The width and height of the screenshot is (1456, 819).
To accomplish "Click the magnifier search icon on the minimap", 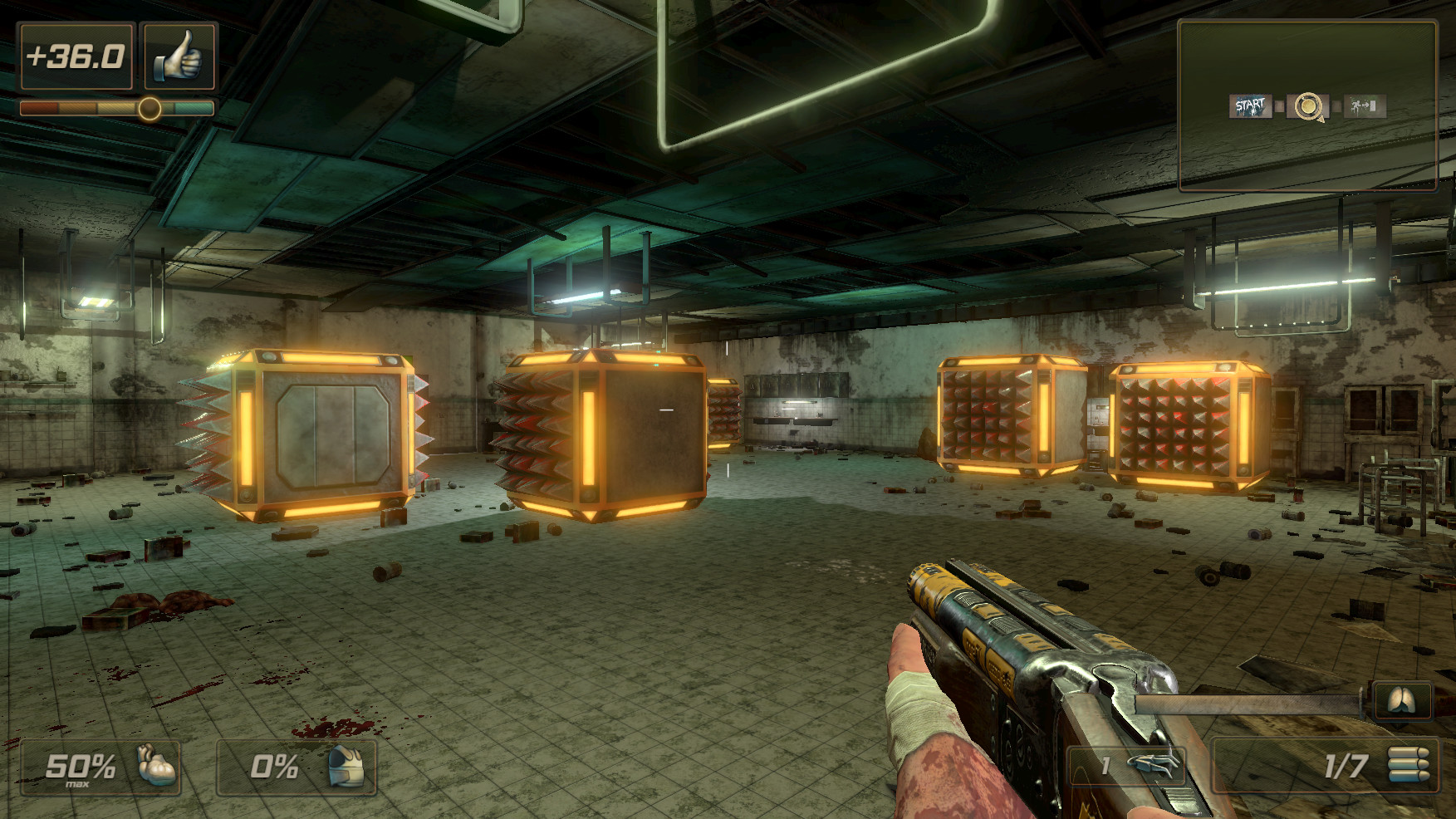I will tap(1307, 105).
